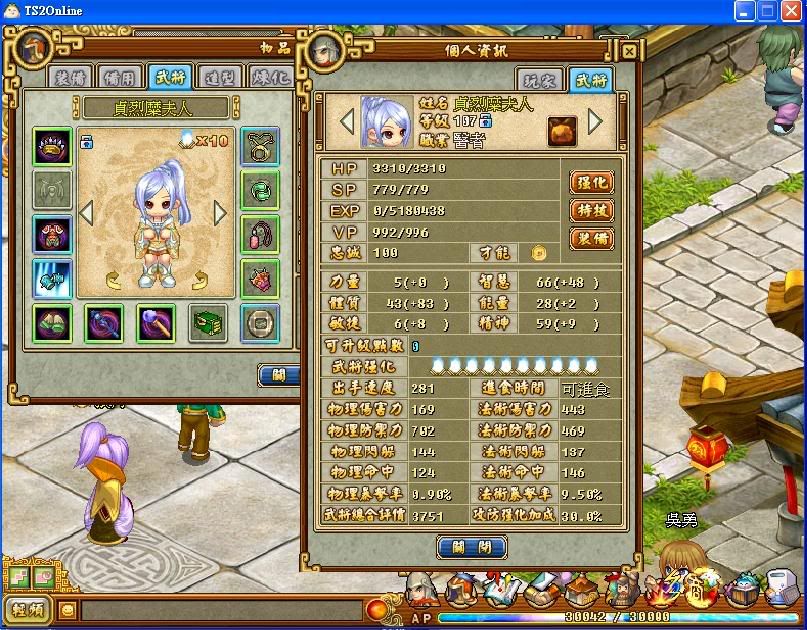Click the 輕頻 chat channel button

[28, 608]
